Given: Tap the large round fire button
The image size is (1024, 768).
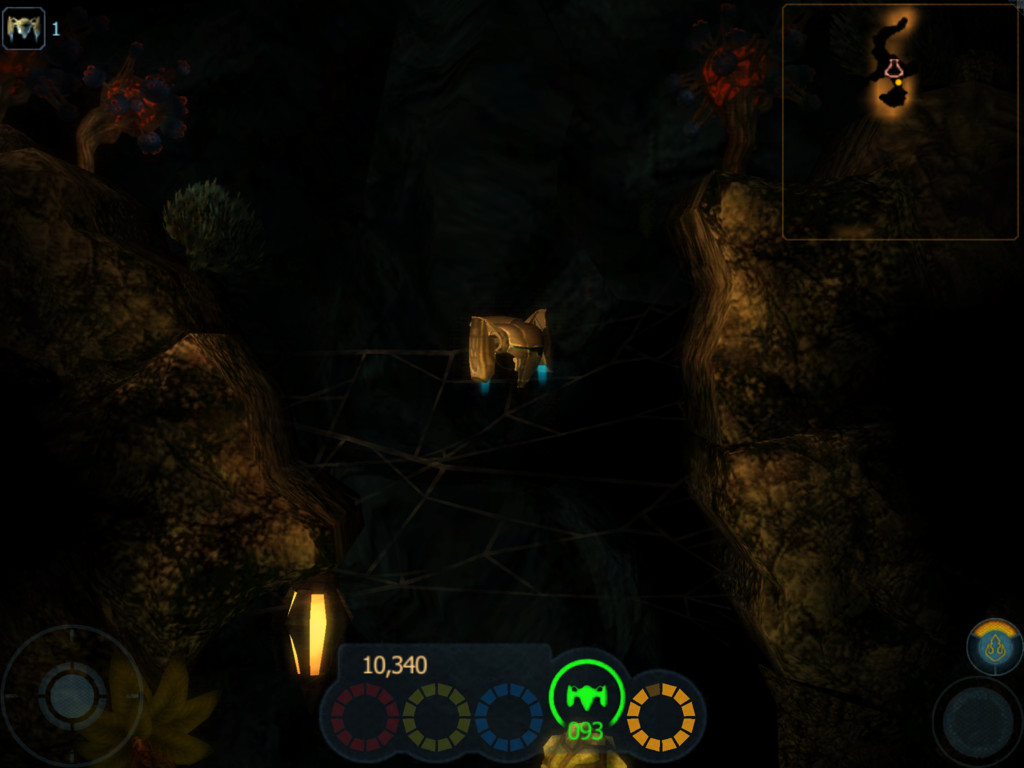Looking at the screenshot, I should pyautogui.click(x=977, y=722).
